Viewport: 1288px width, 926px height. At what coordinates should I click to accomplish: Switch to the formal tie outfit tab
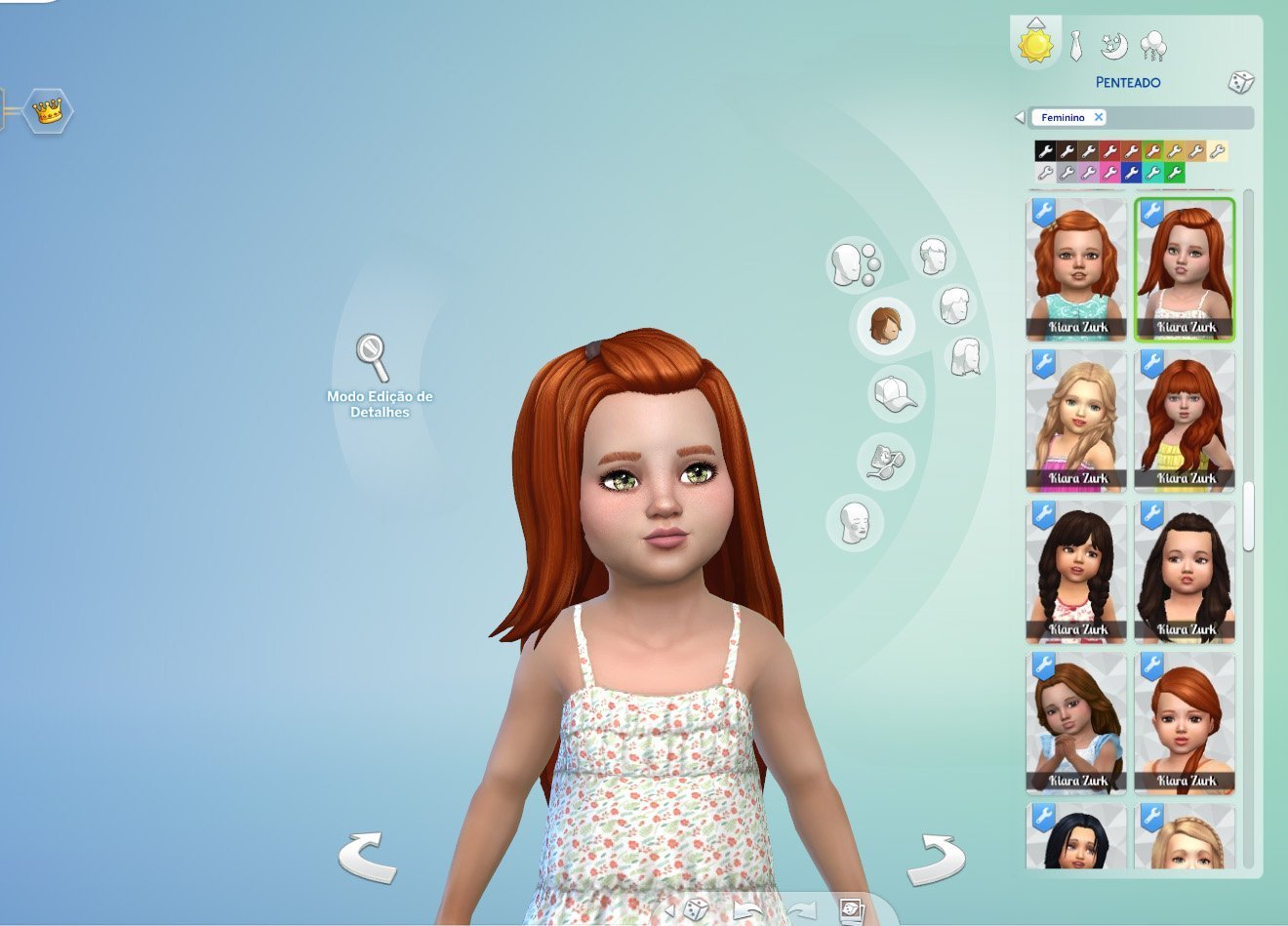coord(1075,46)
